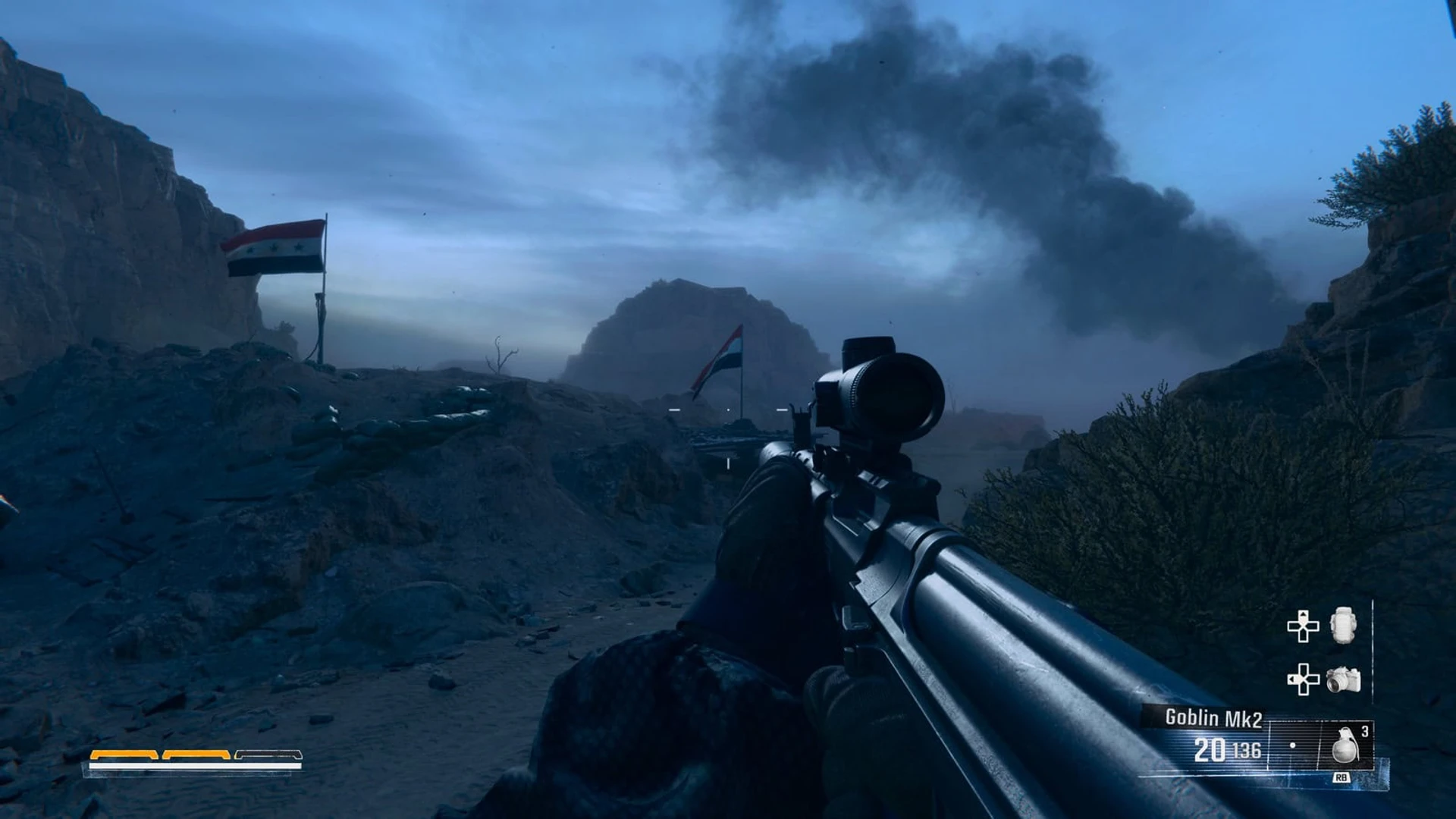Select the Goblin Mk2 weapon name label
Screen dimensions: 1456x819
coord(1216,717)
